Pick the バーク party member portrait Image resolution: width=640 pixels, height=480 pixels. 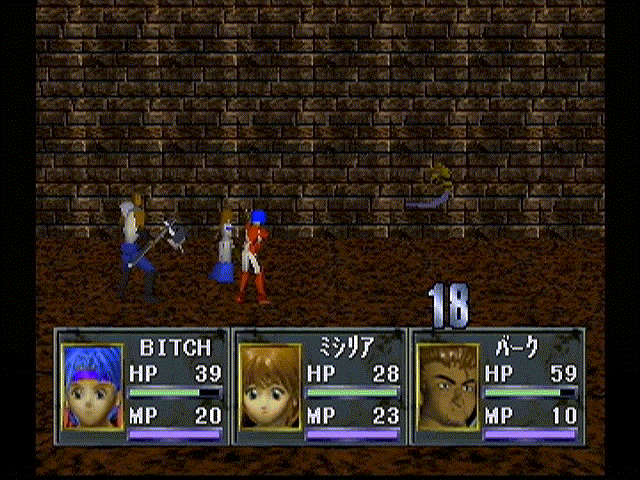coord(447,387)
